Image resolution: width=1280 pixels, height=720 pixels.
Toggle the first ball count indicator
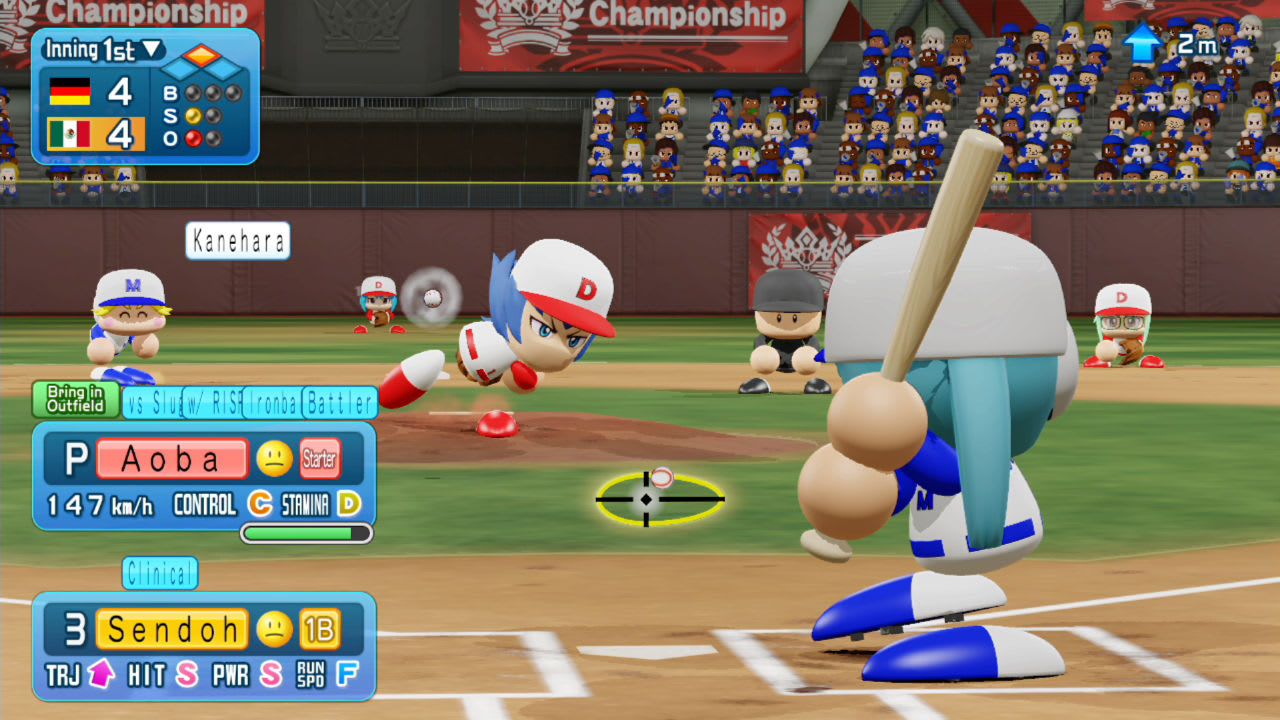(x=192, y=91)
